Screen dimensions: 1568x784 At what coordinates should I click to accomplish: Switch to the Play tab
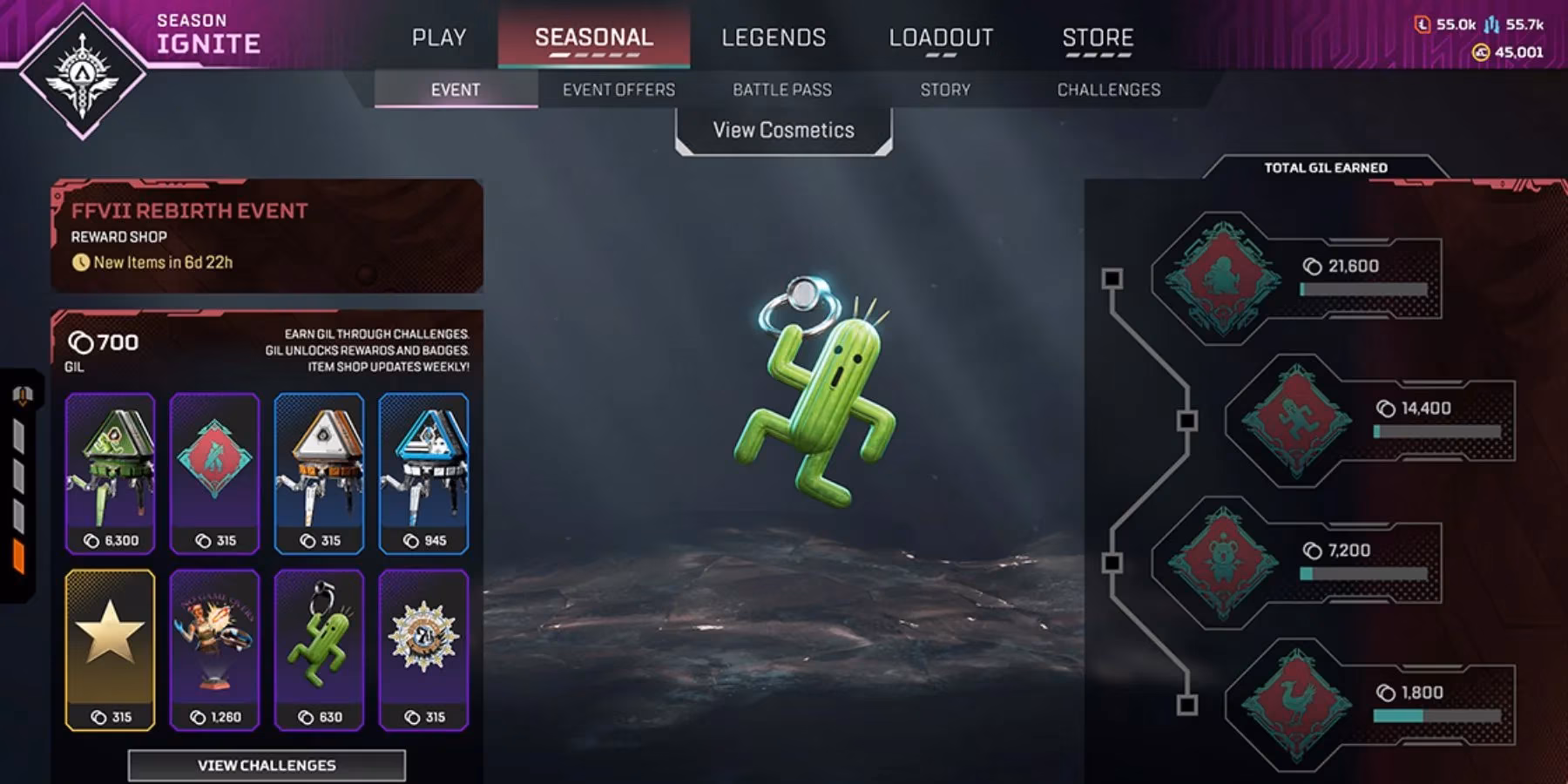point(439,37)
